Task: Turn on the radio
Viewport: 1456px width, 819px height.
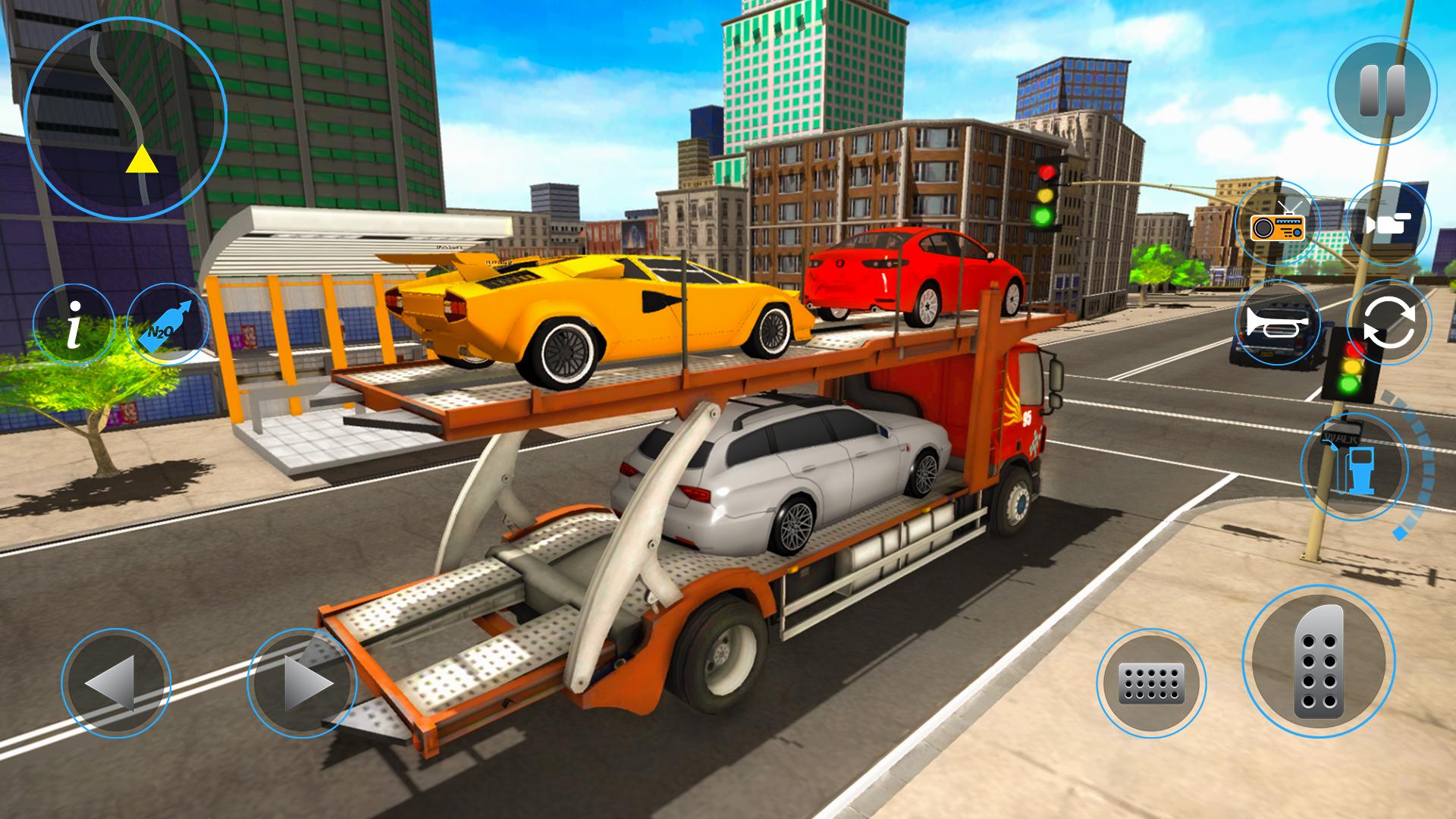Action: pos(1279,224)
